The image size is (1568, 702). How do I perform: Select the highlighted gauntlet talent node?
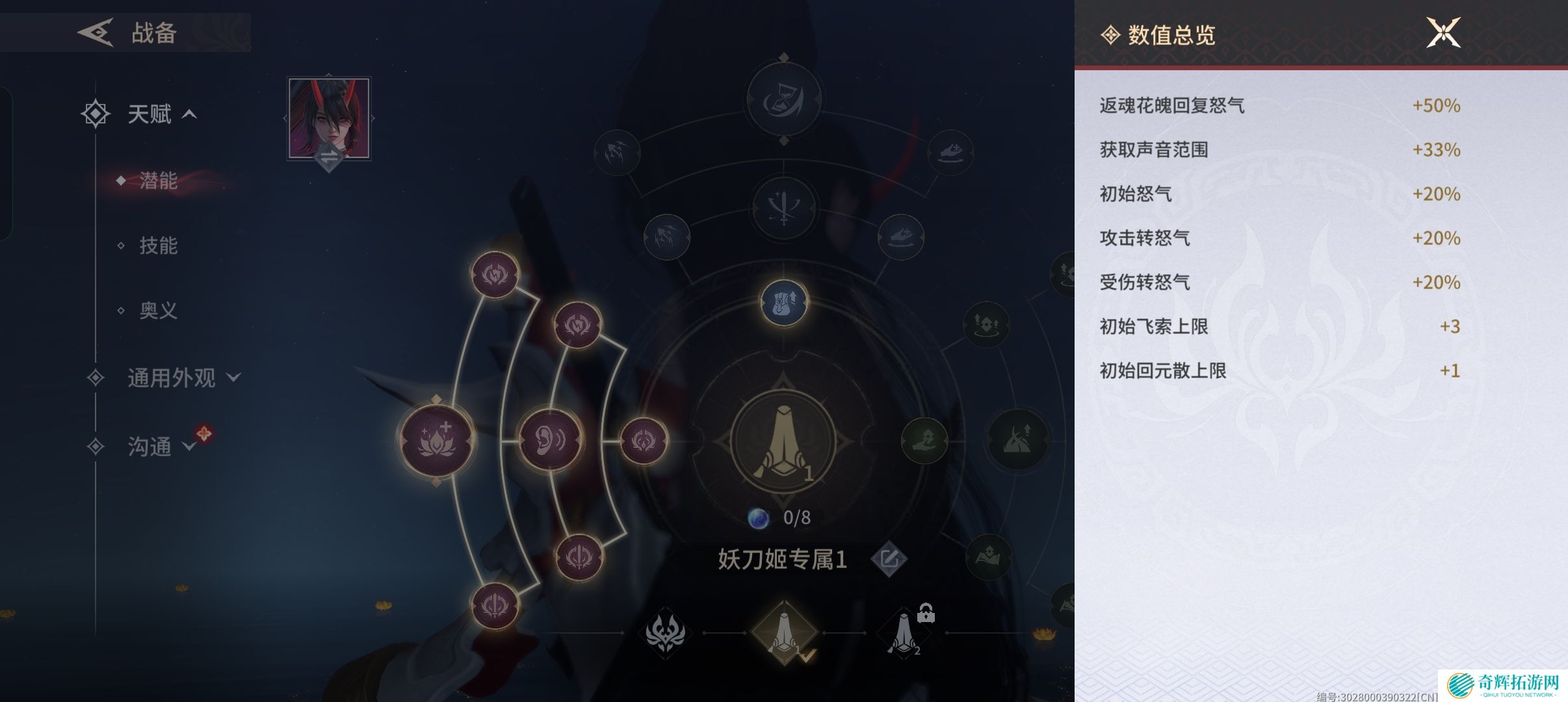(783, 303)
